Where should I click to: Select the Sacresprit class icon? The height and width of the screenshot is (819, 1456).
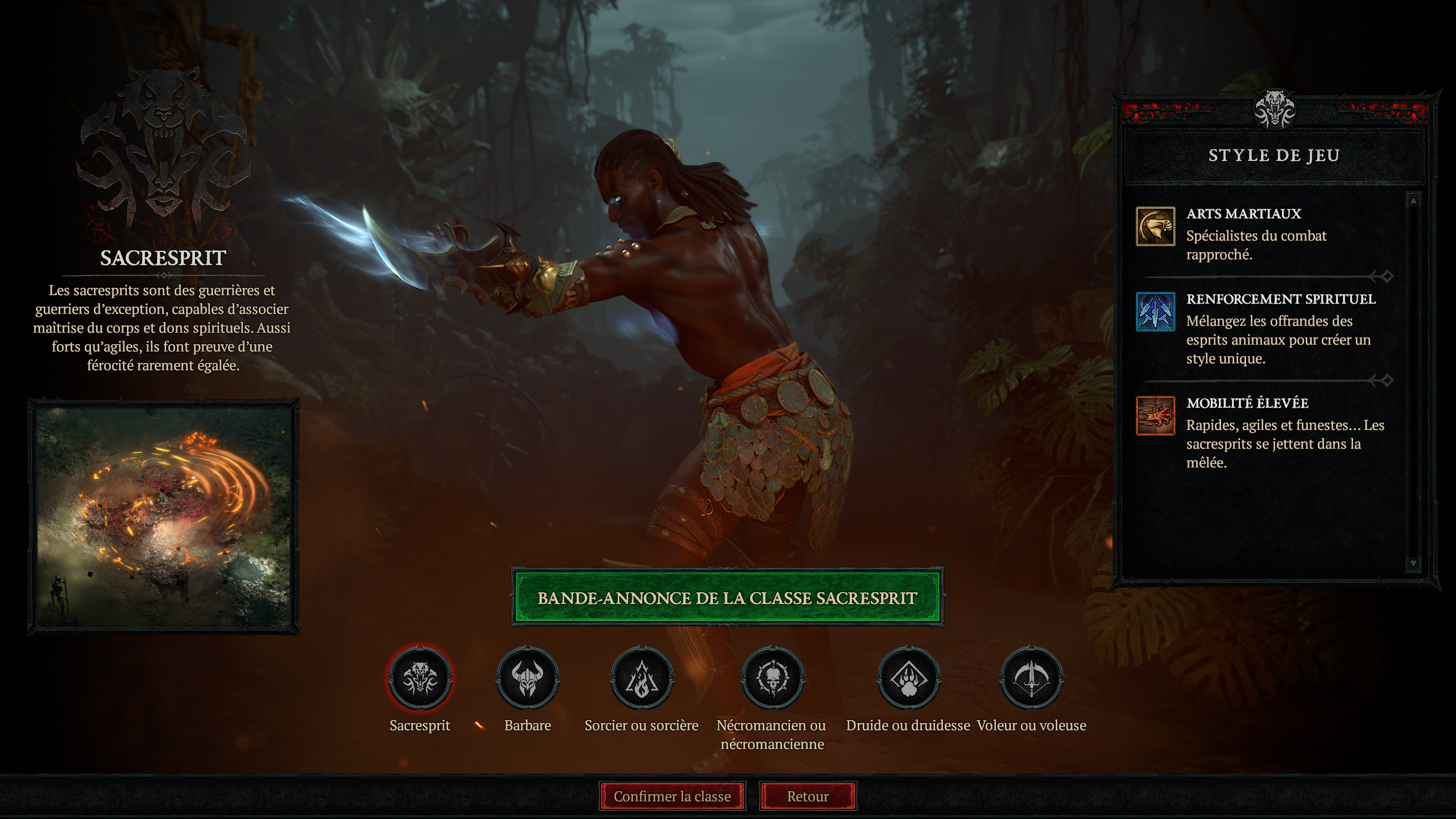point(420,678)
